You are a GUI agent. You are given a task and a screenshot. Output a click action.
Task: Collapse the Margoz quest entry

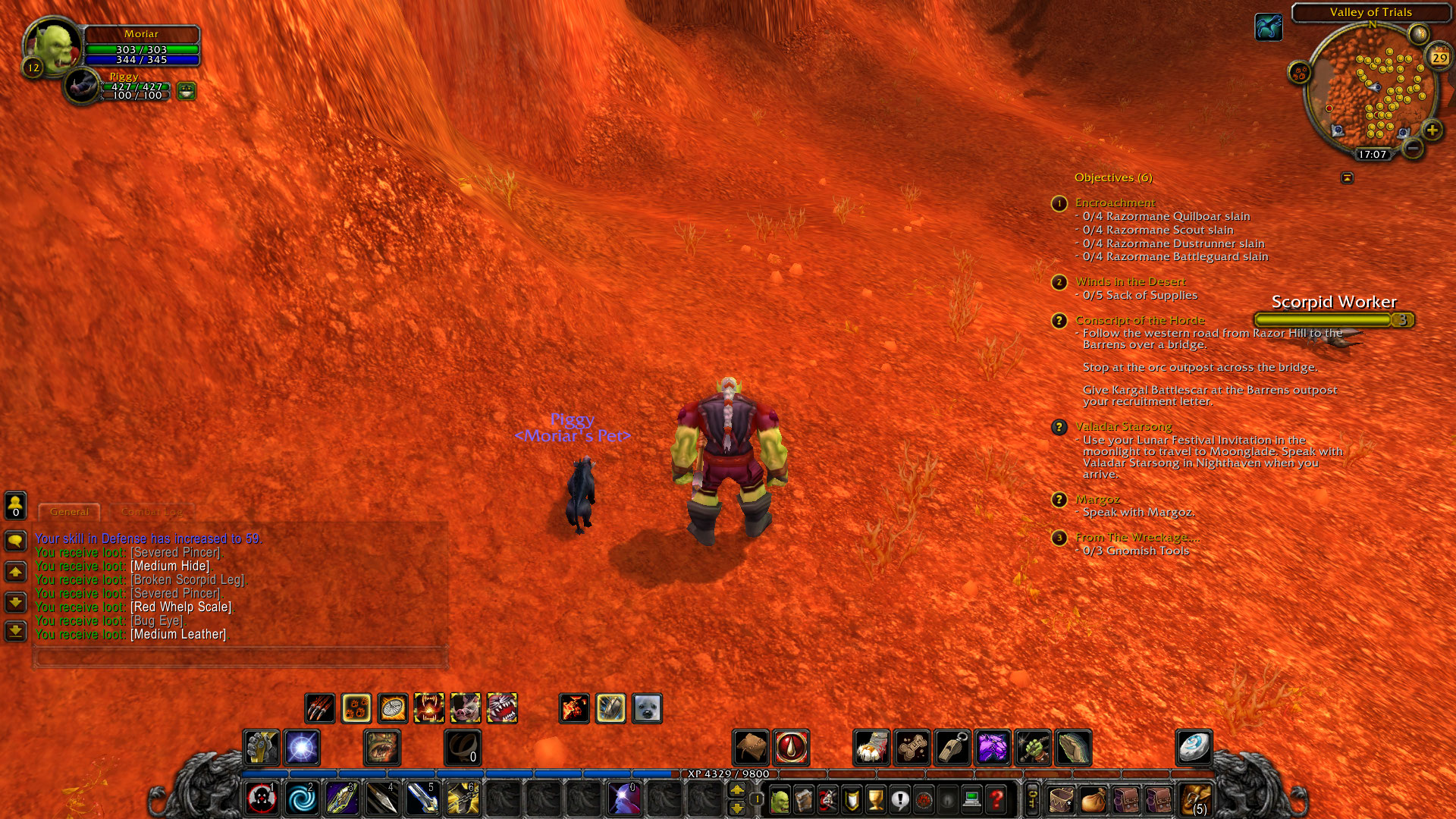coord(1059,500)
